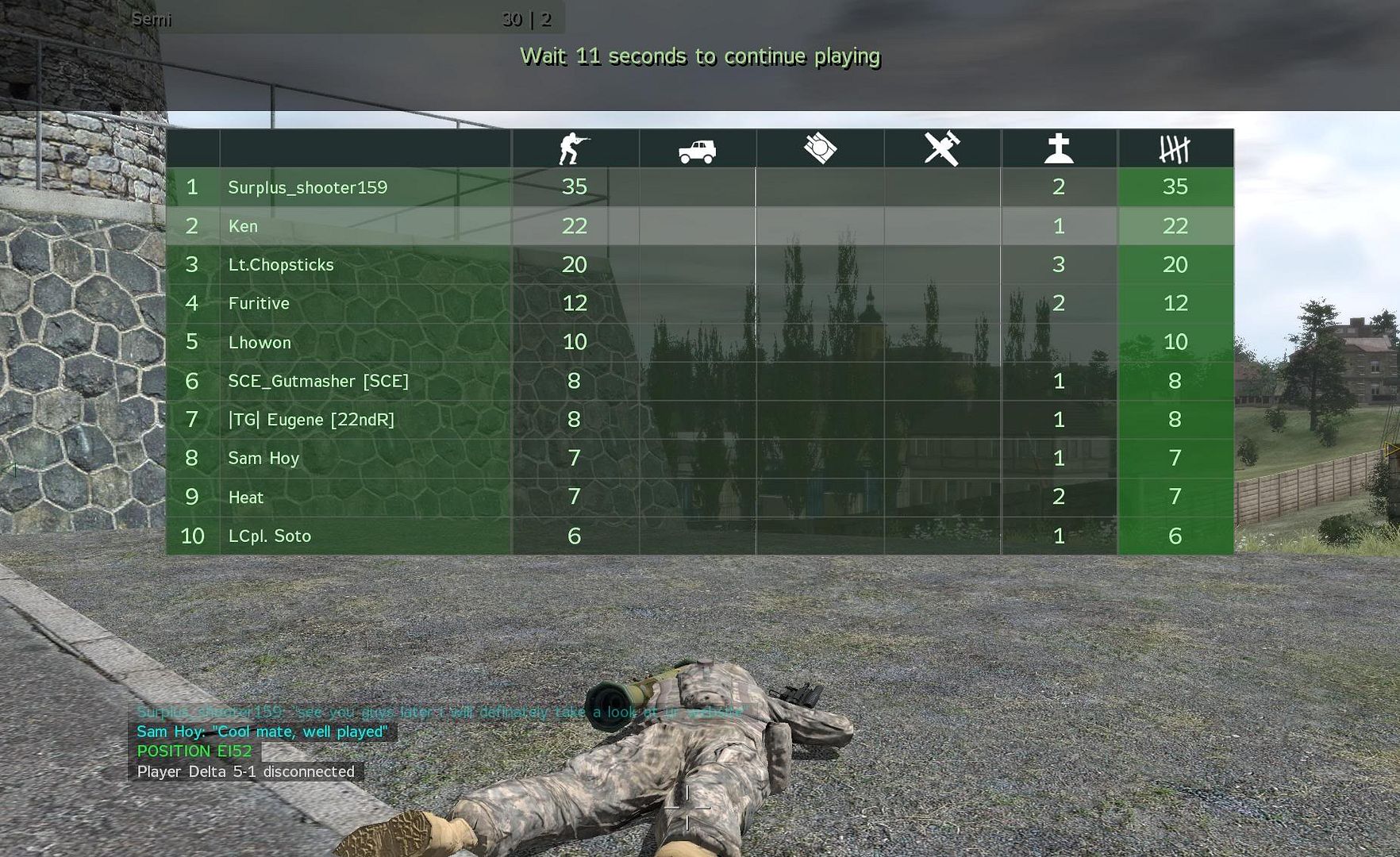Screen dimensions: 1400x857
Task: Choose the |TG| Eugene [22ndR] row
Action: 311,420
